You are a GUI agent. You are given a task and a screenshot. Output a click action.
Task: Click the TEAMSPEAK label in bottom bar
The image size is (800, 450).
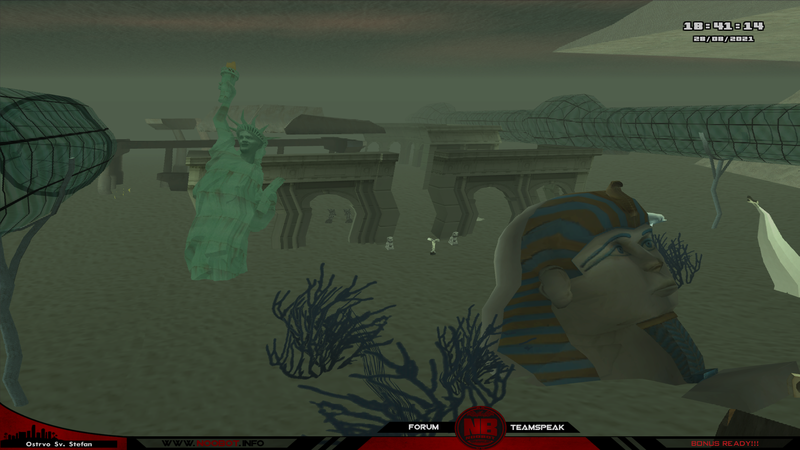(537, 427)
